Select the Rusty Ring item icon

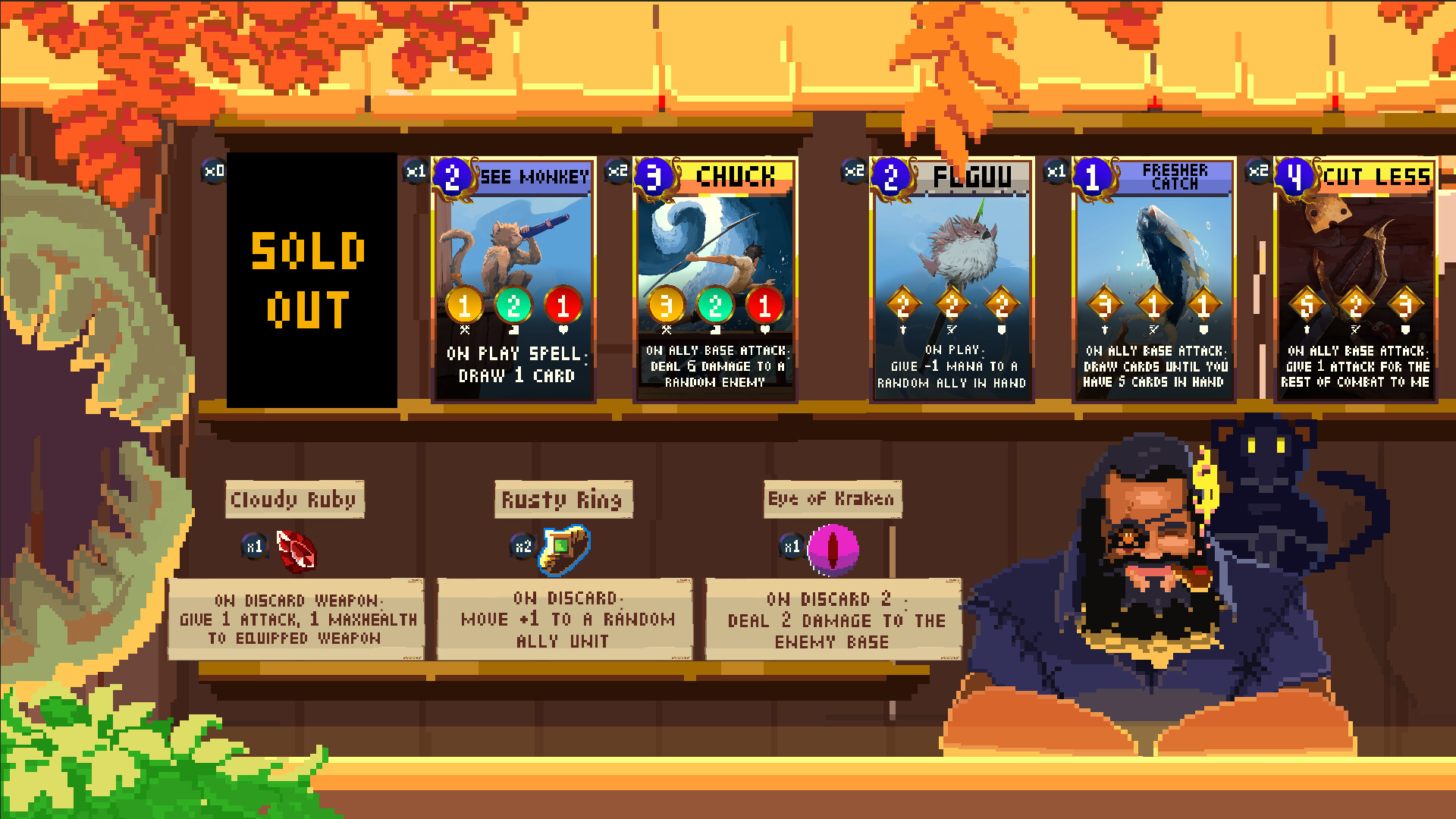click(563, 550)
